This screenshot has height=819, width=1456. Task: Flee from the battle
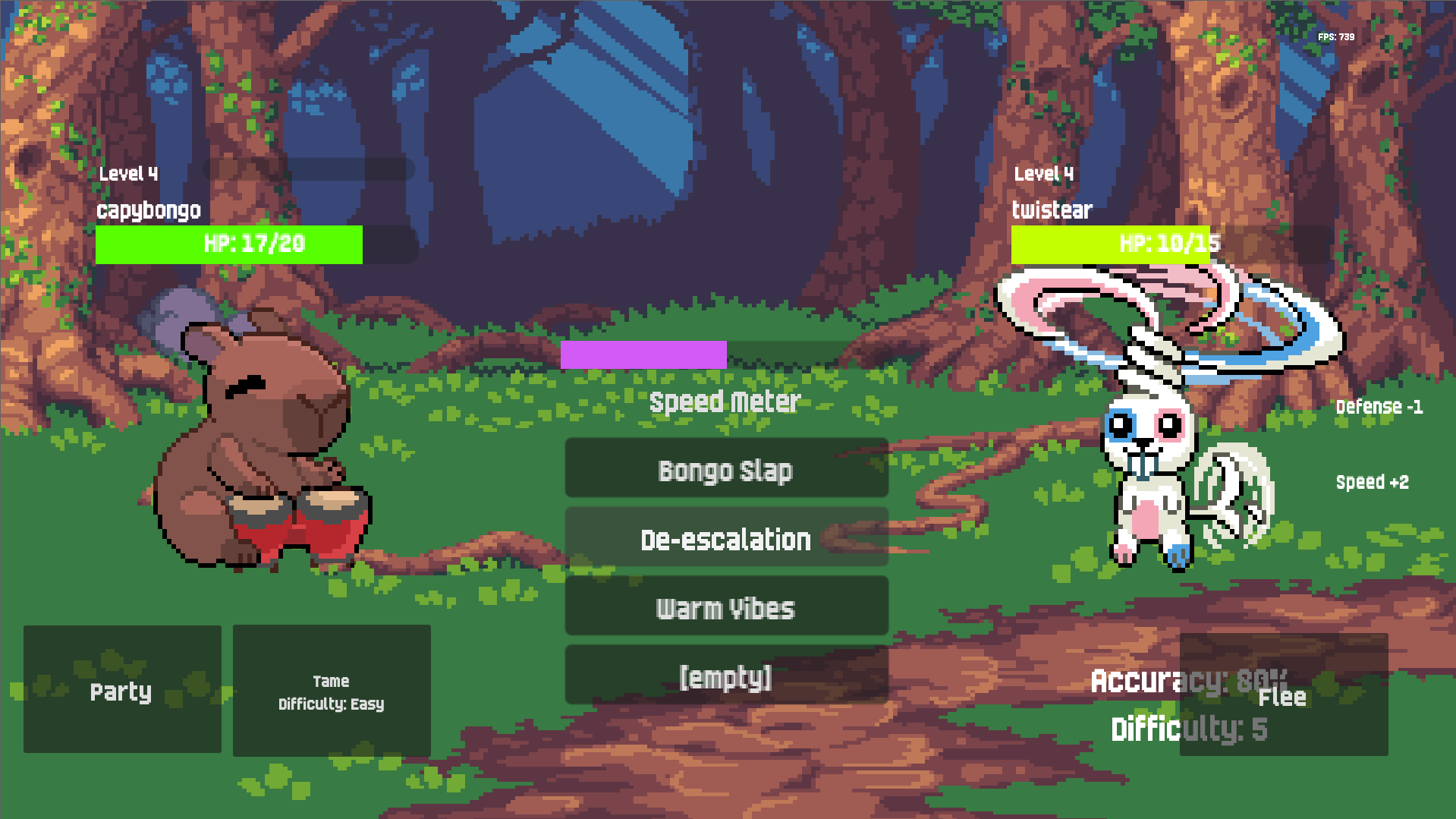1283,695
